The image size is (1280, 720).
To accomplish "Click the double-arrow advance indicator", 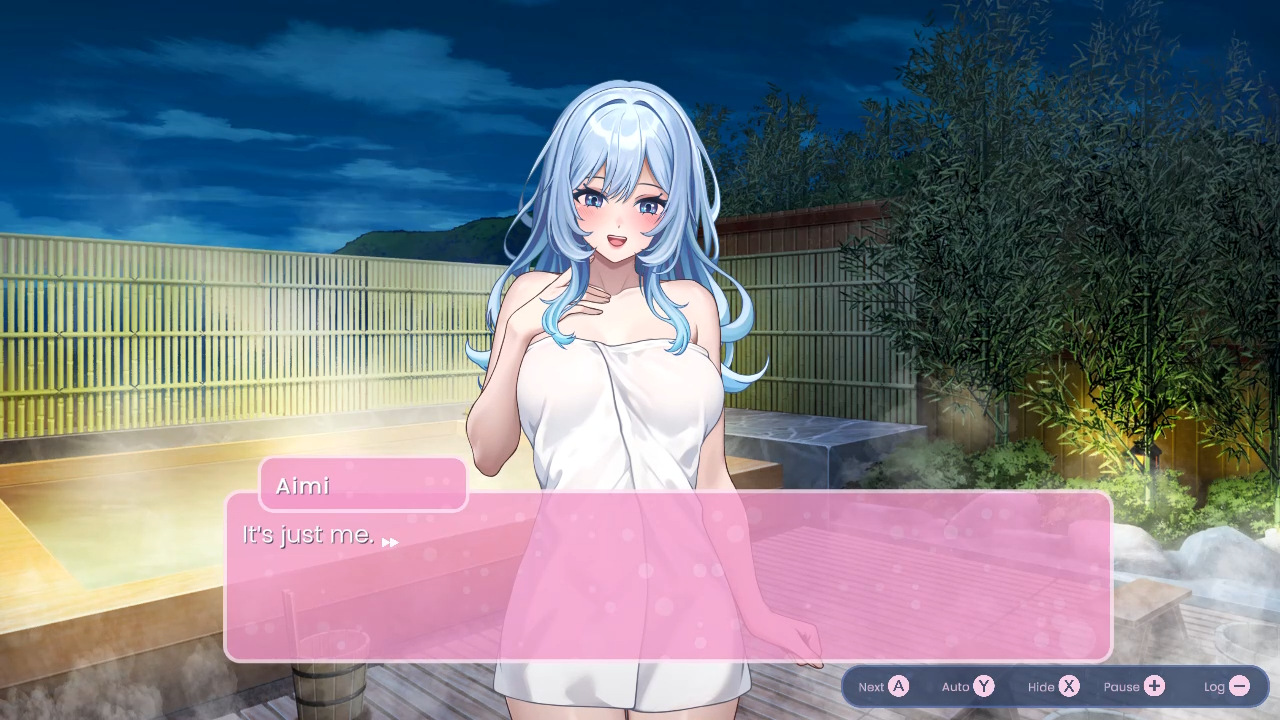I will 390,541.
